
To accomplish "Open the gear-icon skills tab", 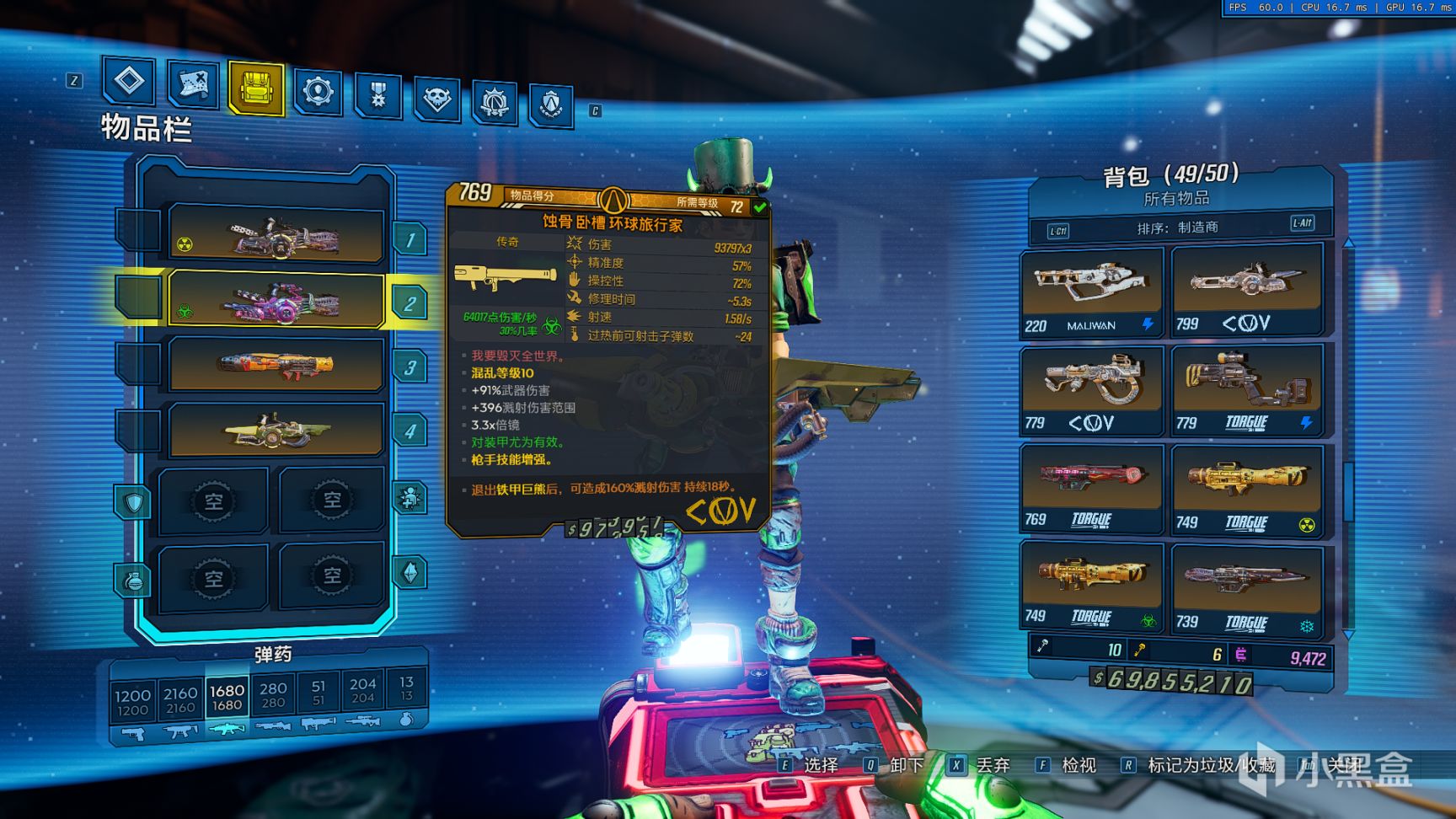I will point(318,91).
